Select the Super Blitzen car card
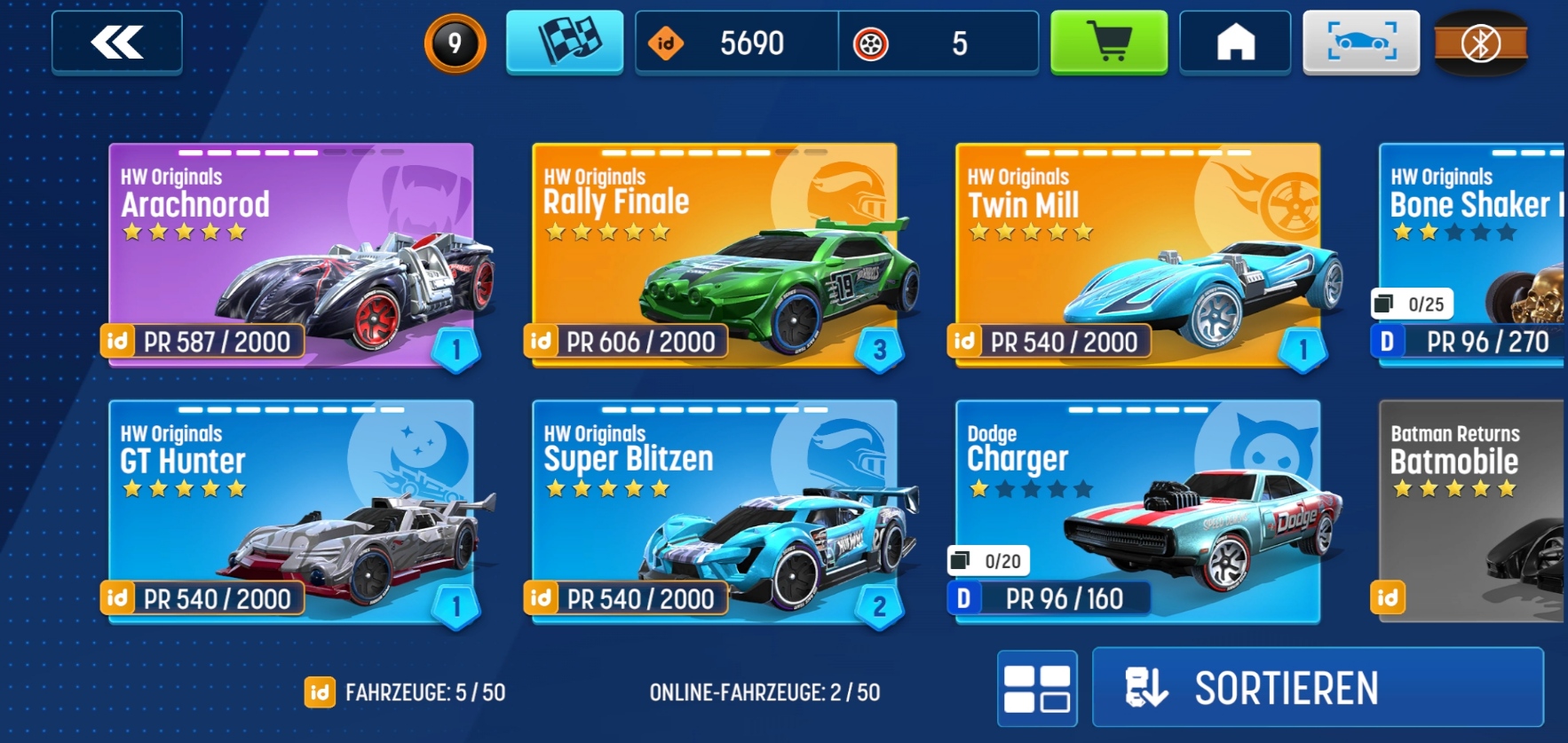 pos(714,511)
